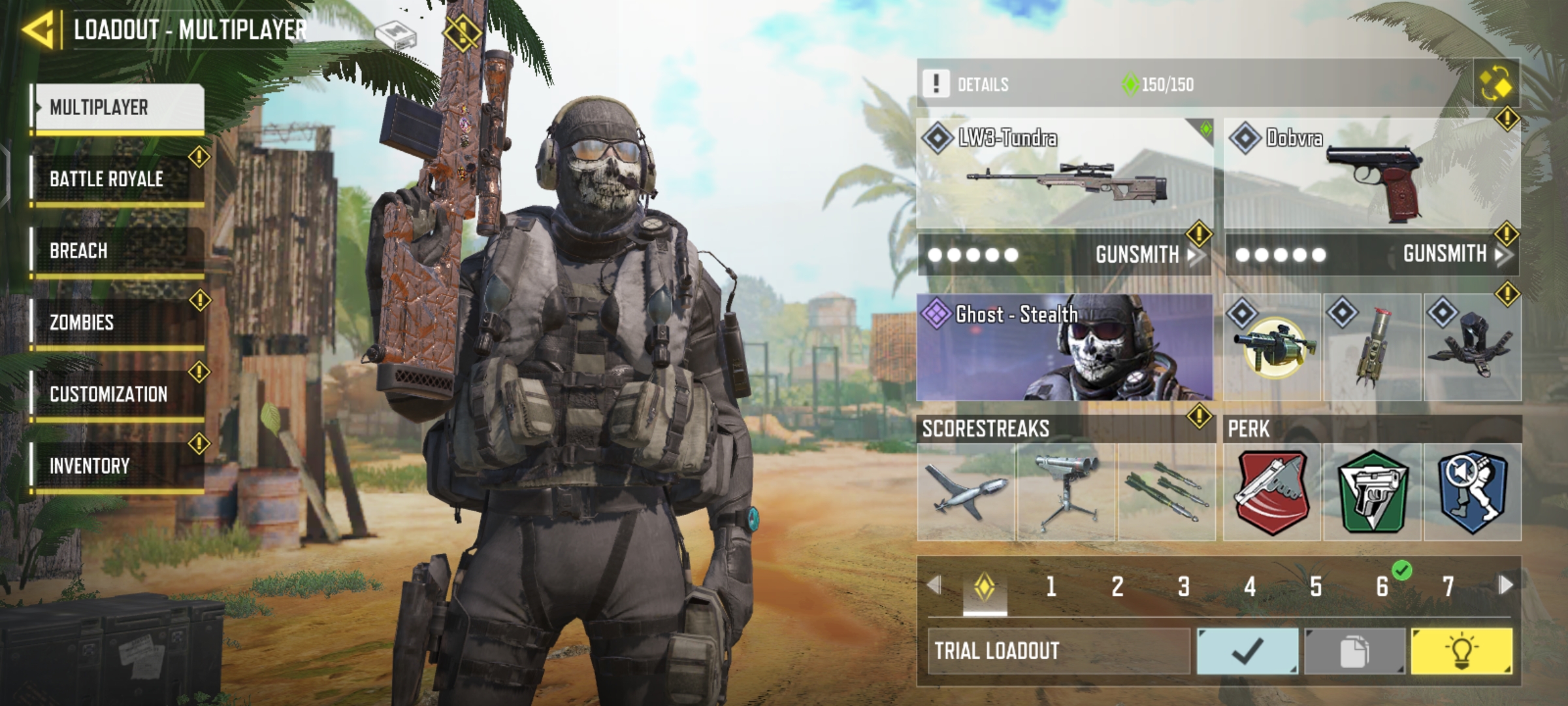Choose the blue Dead Silence perk
The height and width of the screenshot is (706, 1568).
click(x=1473, y=492)
